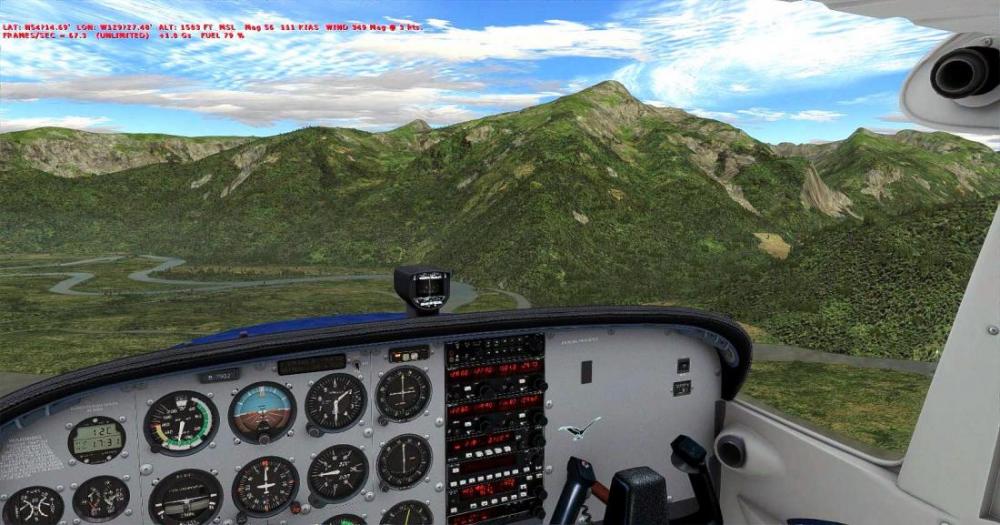Image resolution: width=1000 pixels, height=525 pixels.
Task: Select the lower VOR course indicator
Action: click(404, 461)
